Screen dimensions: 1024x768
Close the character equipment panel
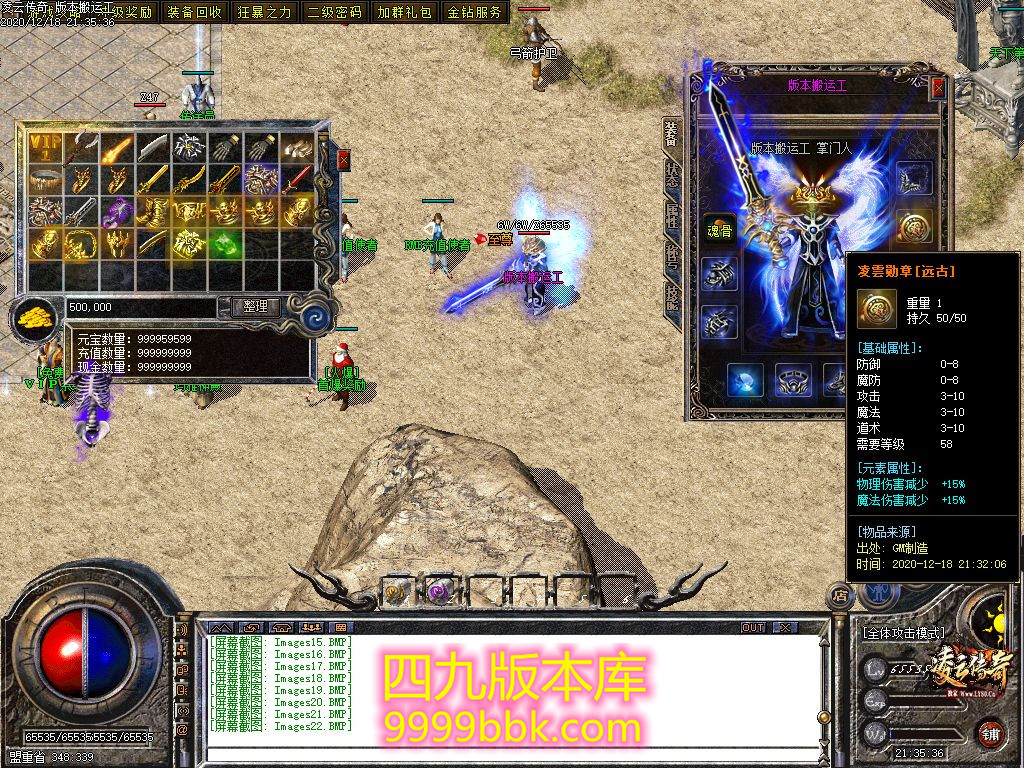click(x=938, y=88)
